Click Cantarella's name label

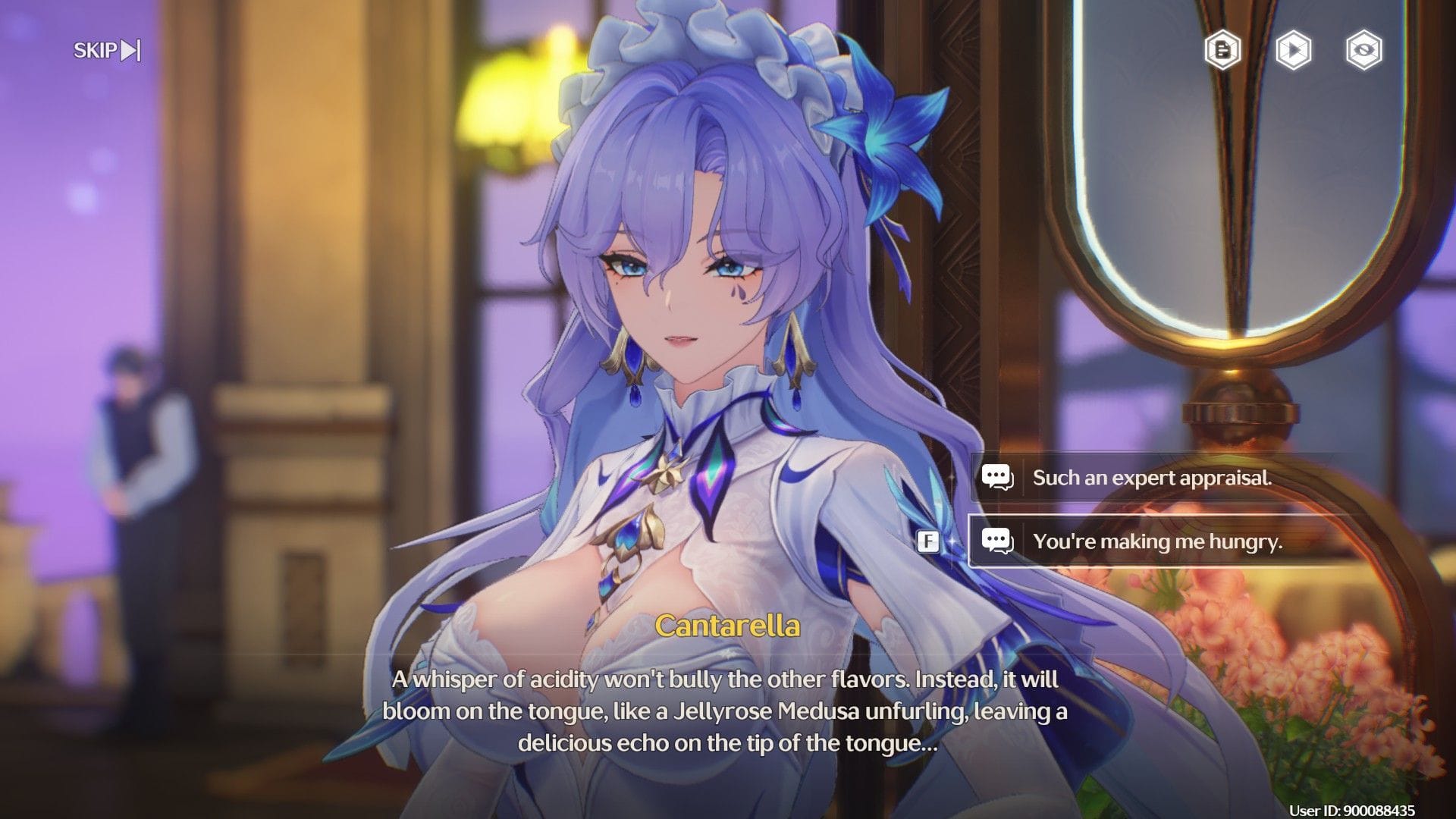[729, 625]
